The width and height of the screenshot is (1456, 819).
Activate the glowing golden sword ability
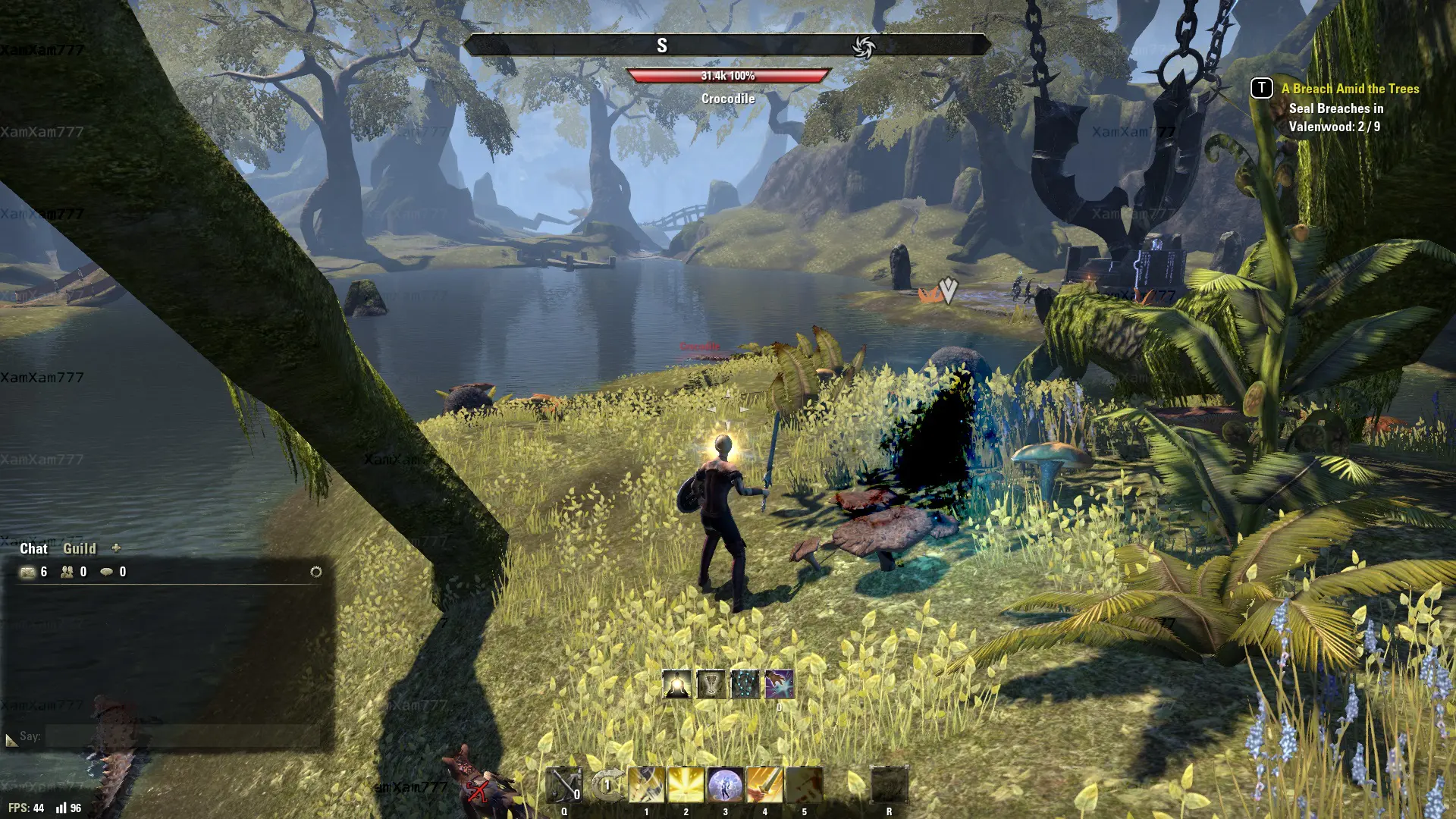click(x=764, y=786)
